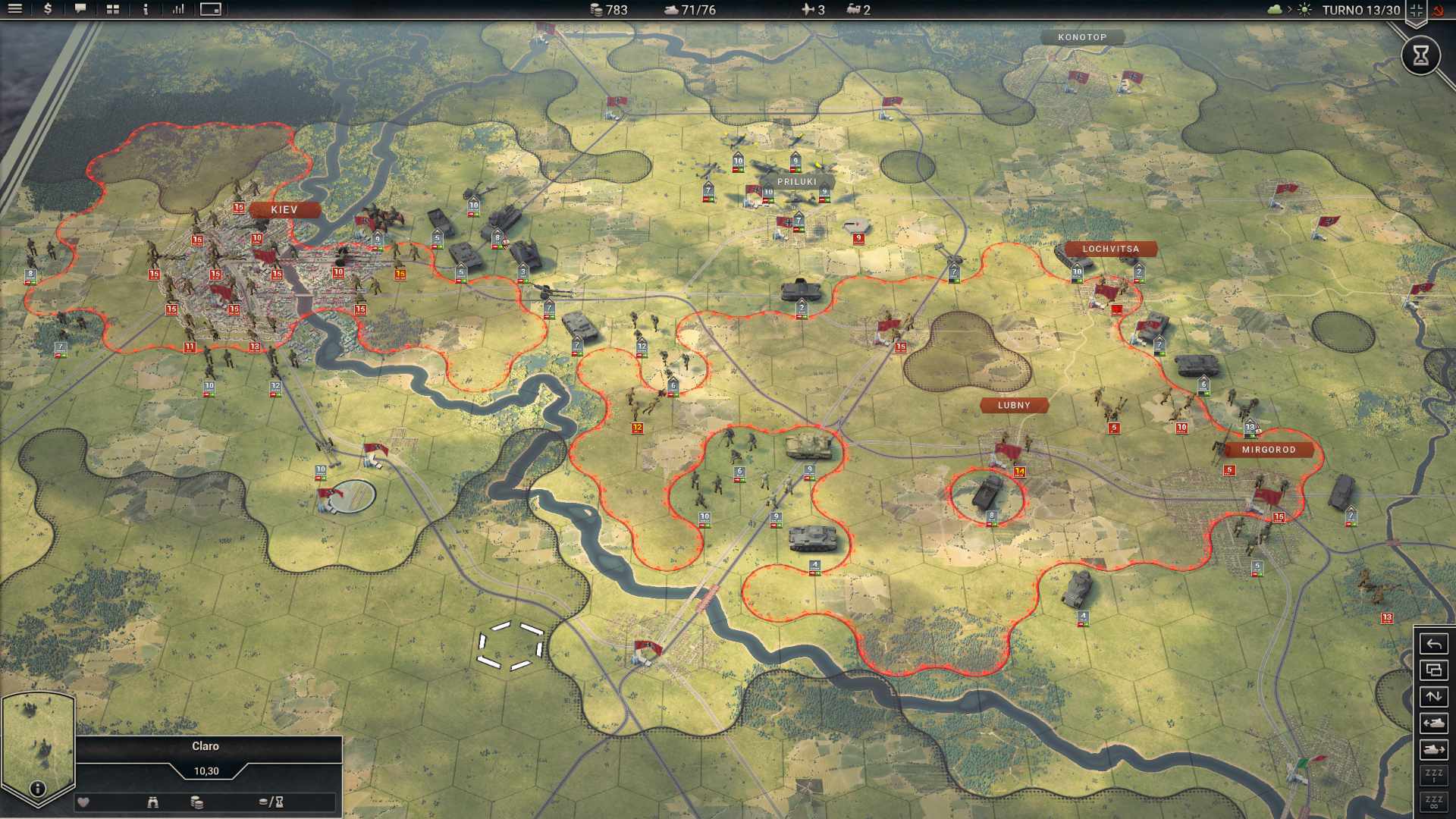
Task: Select the KIEV city label
Action: tap(284, 209)
